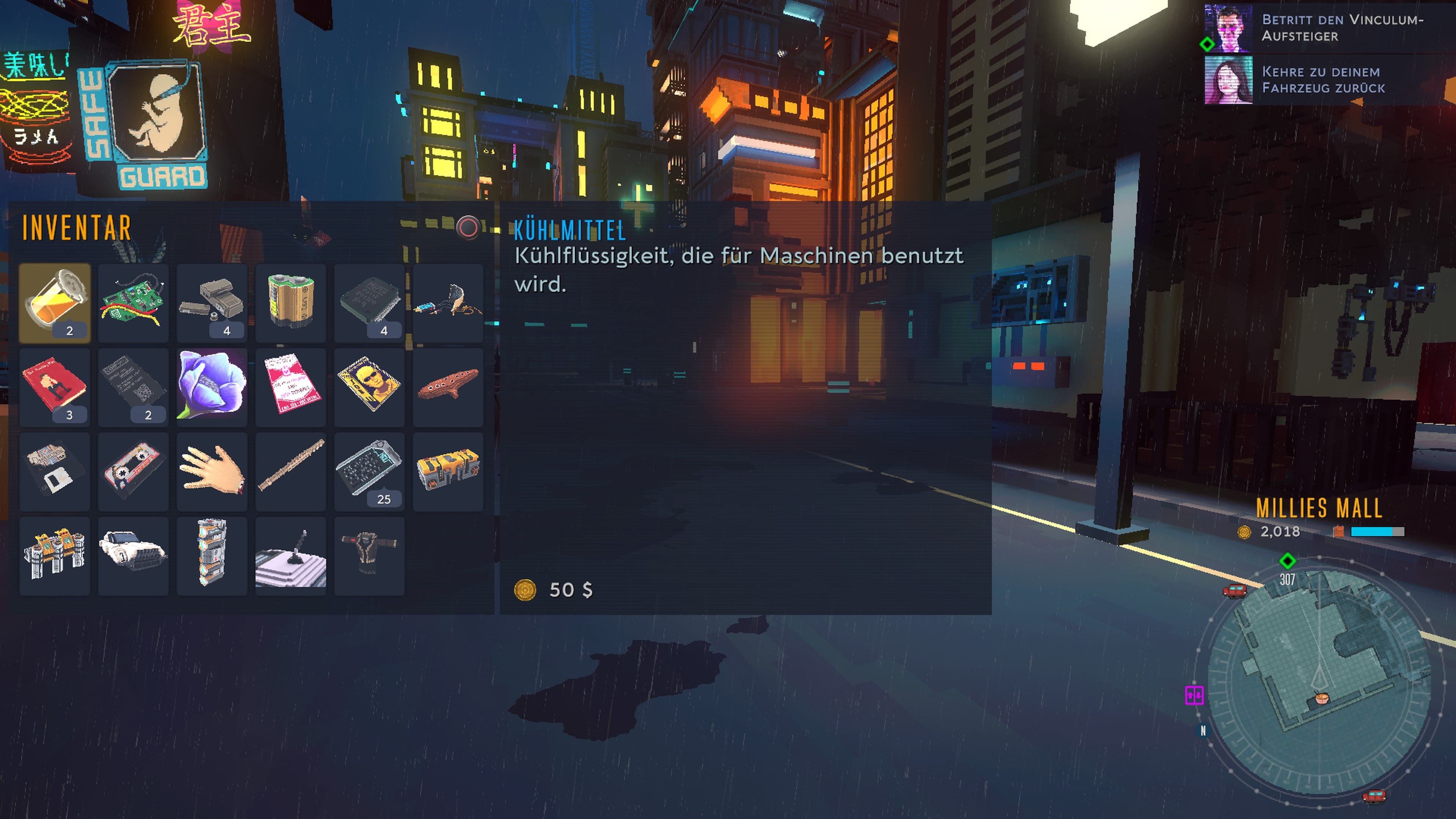Click the yellow portrait poster item
The image size is (1456, 819).
(x=370, y=387)
